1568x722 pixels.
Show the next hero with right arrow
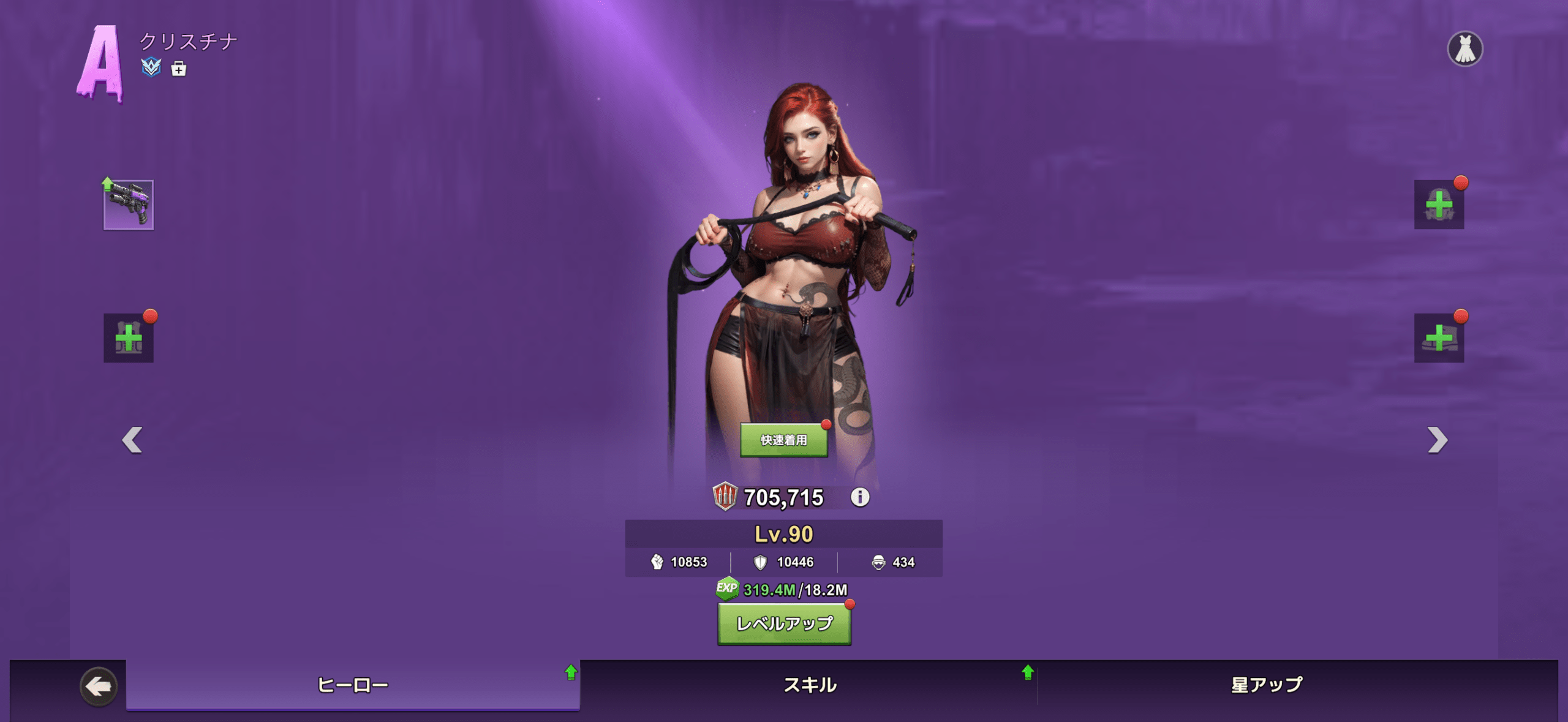click(1437, 440)
